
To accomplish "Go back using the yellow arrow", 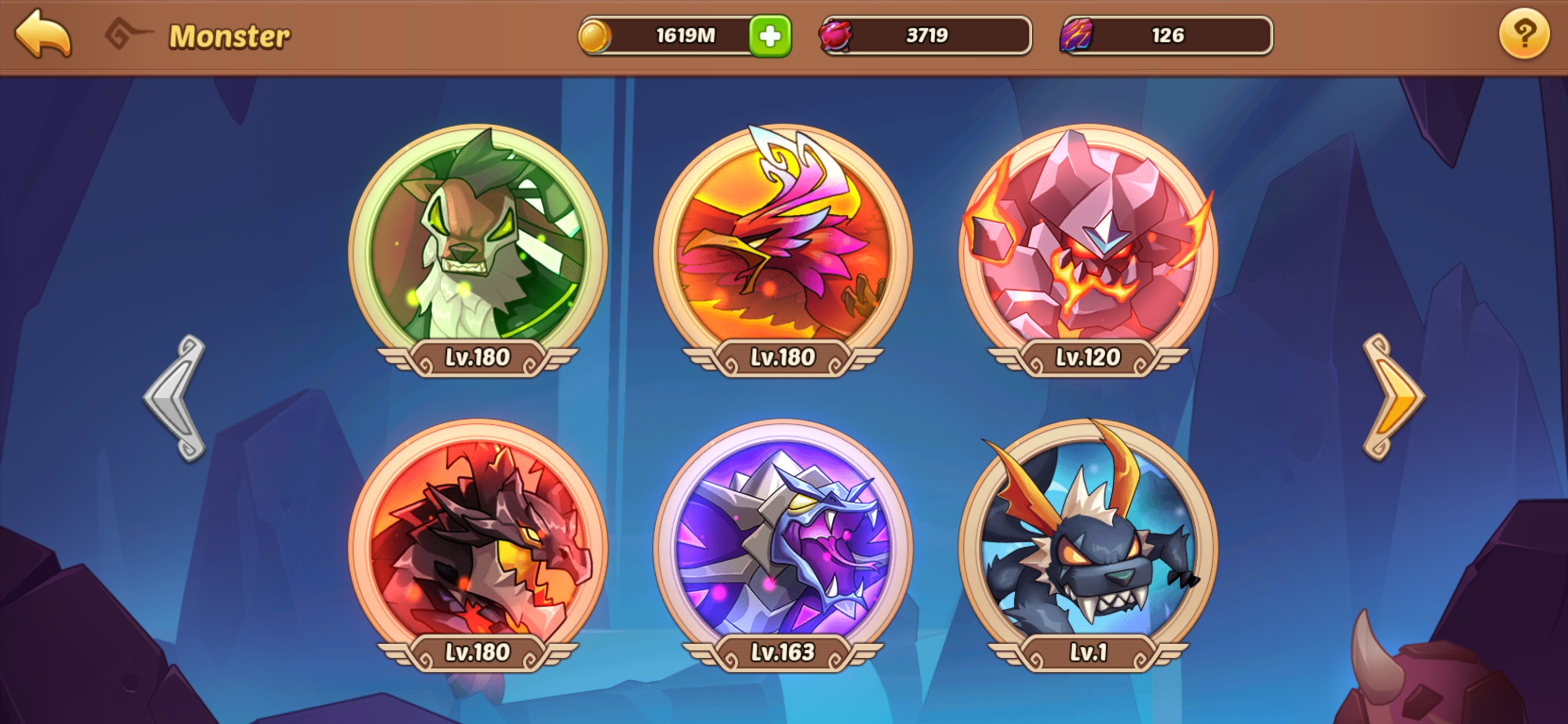I will [x=43, y=35].
